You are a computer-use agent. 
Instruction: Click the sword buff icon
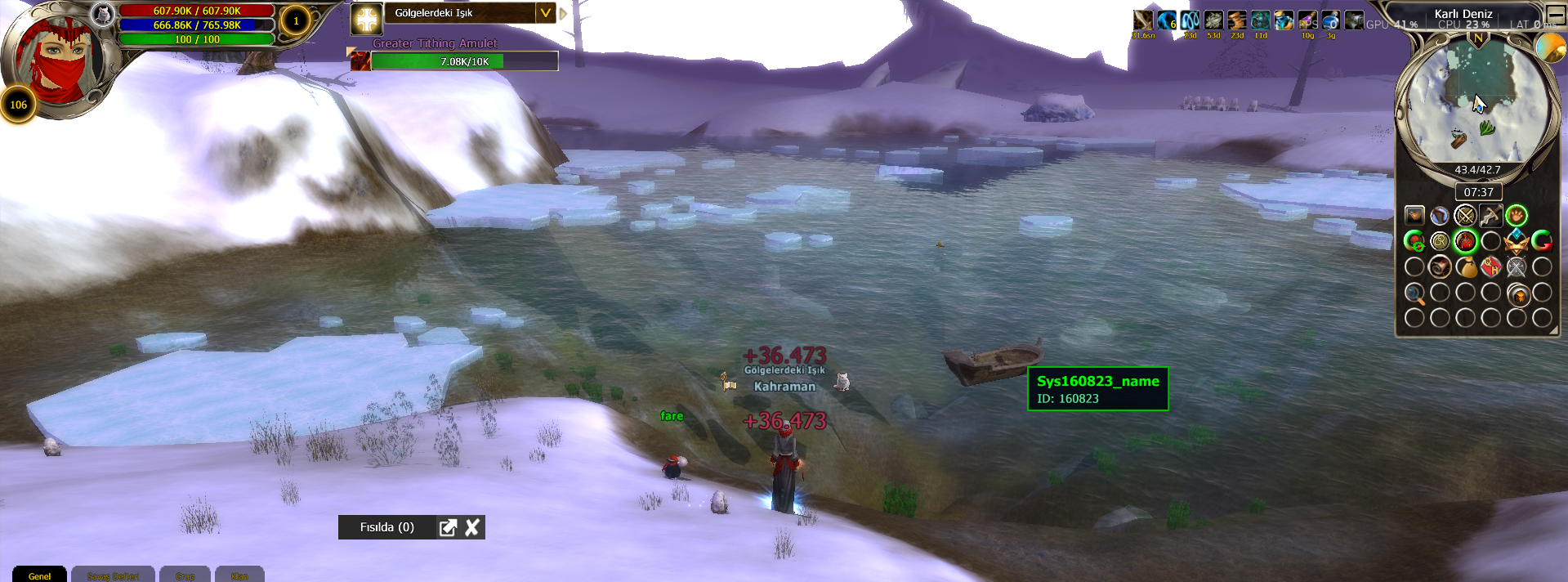[1142, 20]
